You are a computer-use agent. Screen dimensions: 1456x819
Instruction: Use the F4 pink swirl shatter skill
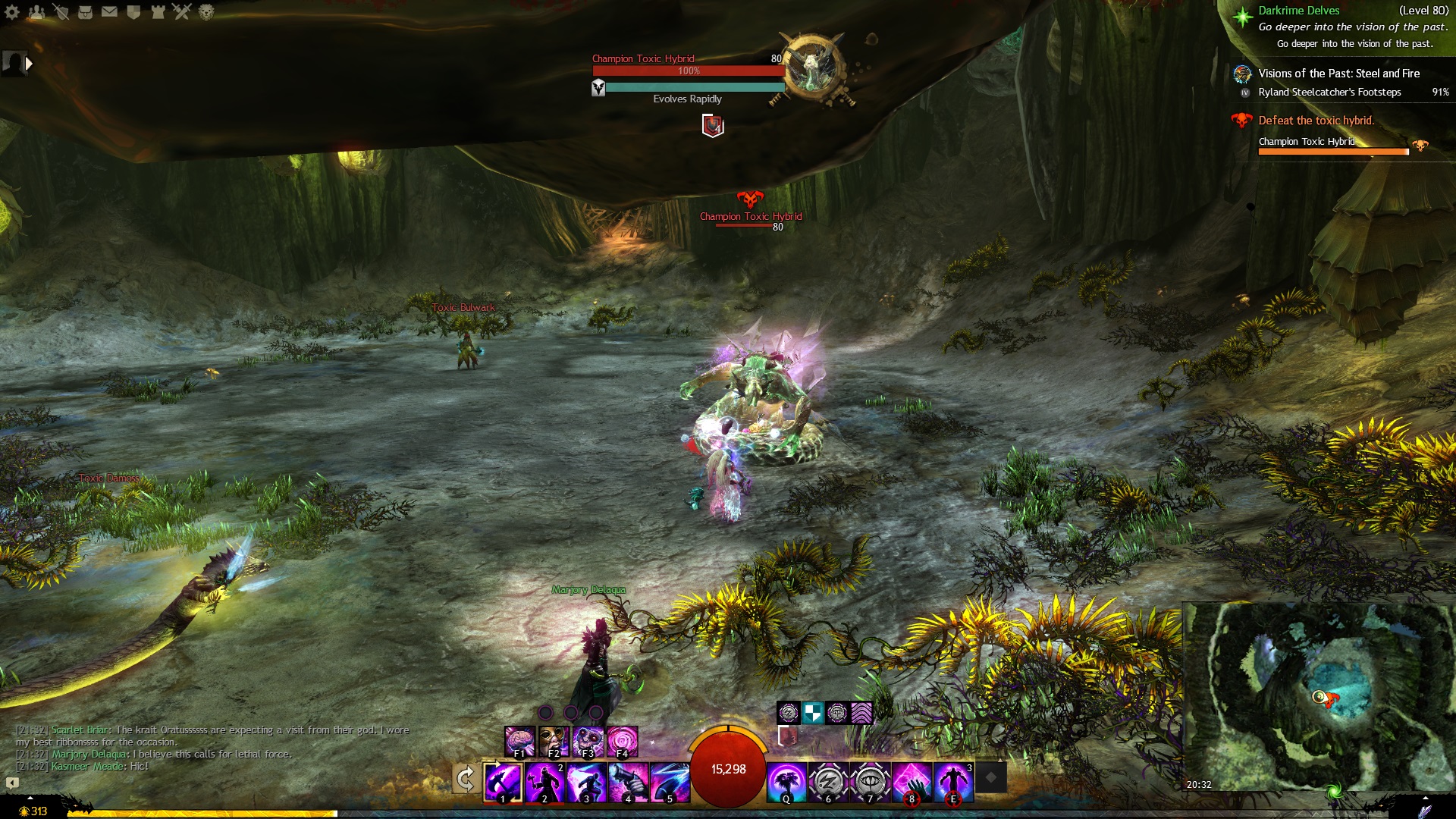click(623, 741)
